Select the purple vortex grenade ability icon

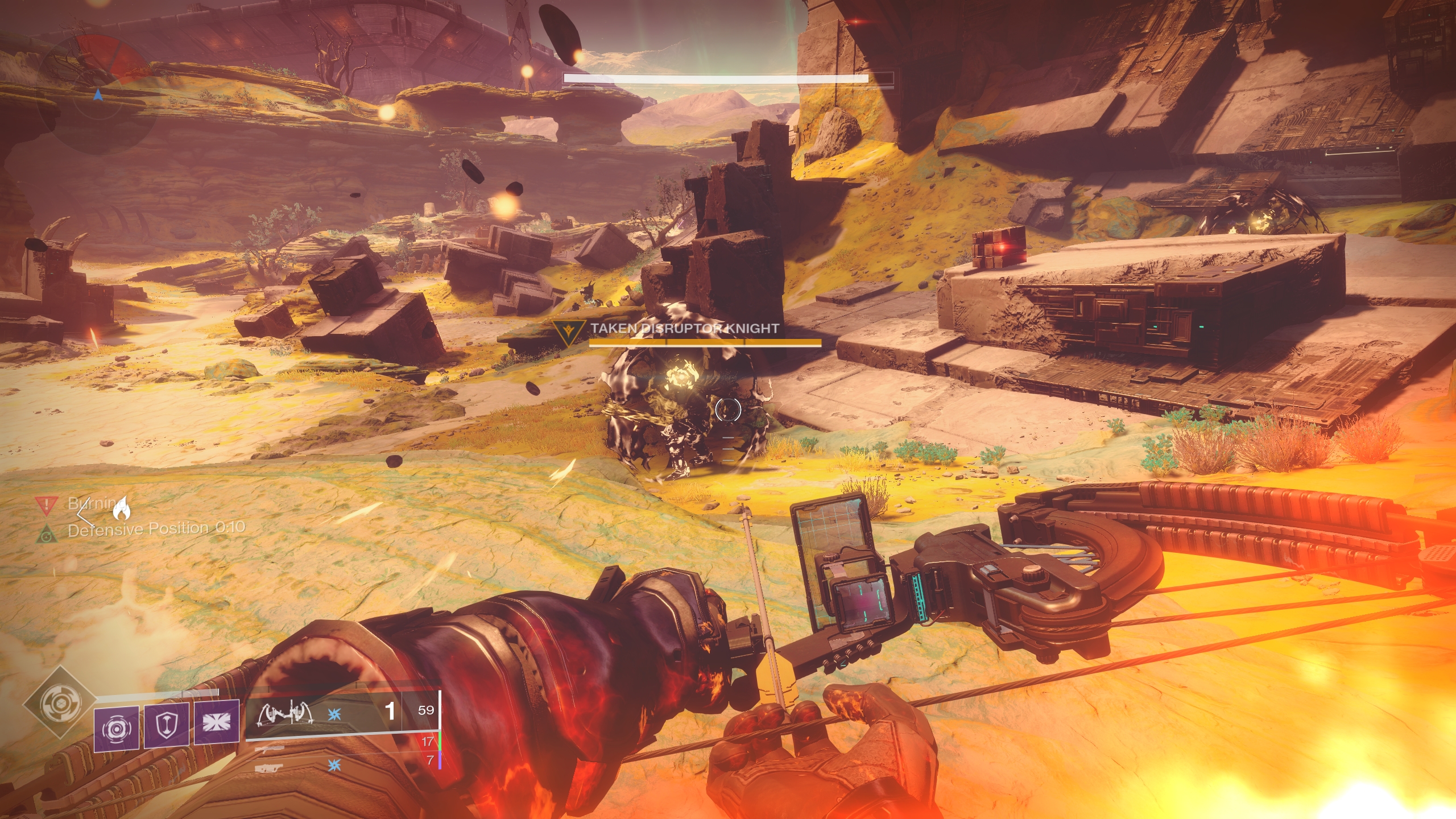pyautogui.click(x=117, y=728)
